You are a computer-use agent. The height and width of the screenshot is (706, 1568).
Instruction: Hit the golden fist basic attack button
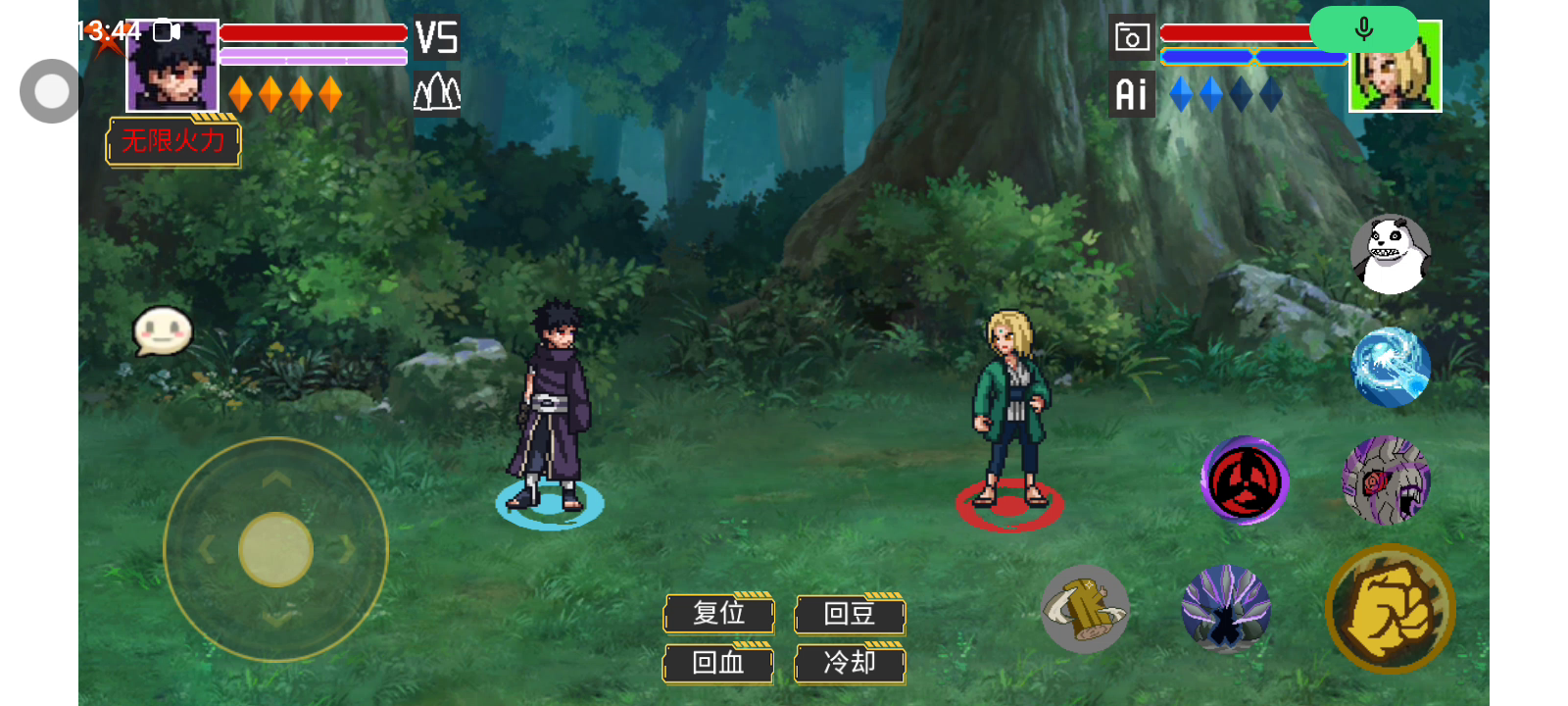tap(1390, 609)
